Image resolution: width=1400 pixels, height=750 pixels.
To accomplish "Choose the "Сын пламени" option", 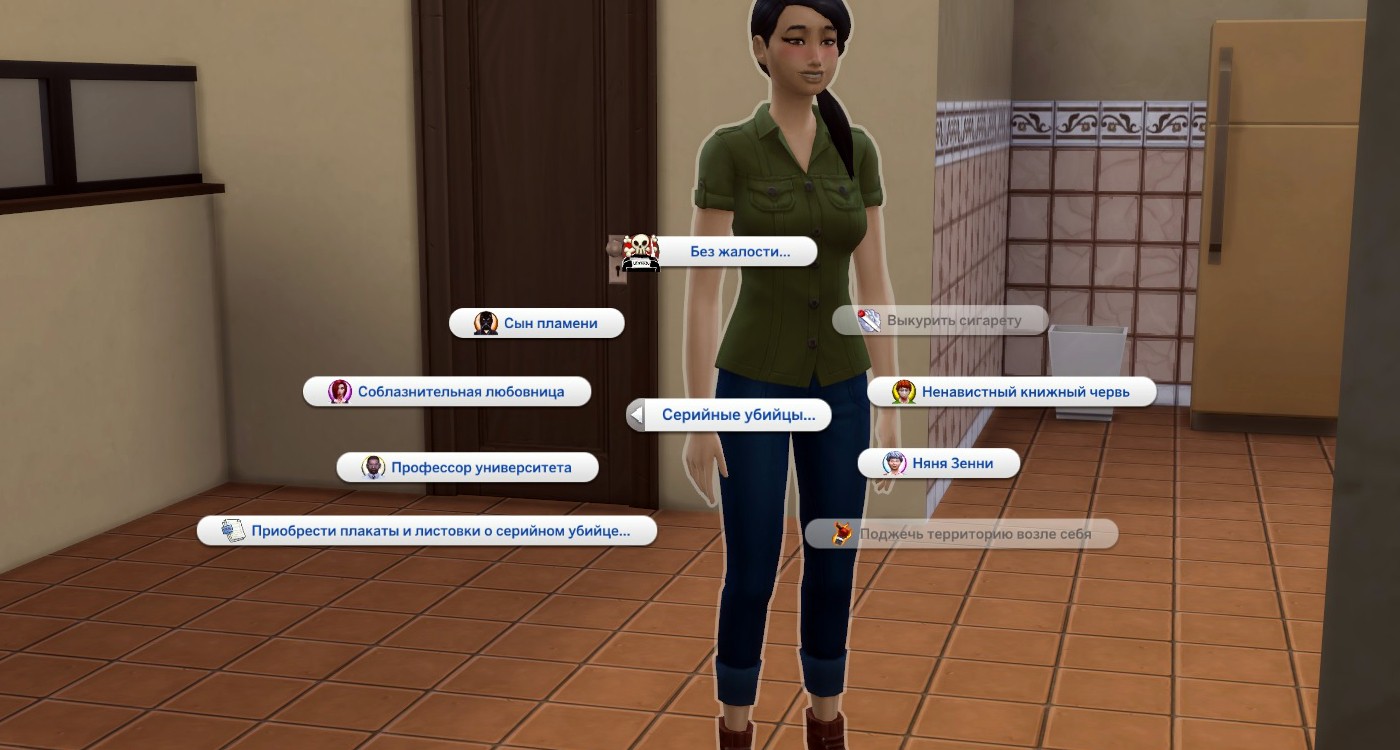I will click(x=550, y=323).
